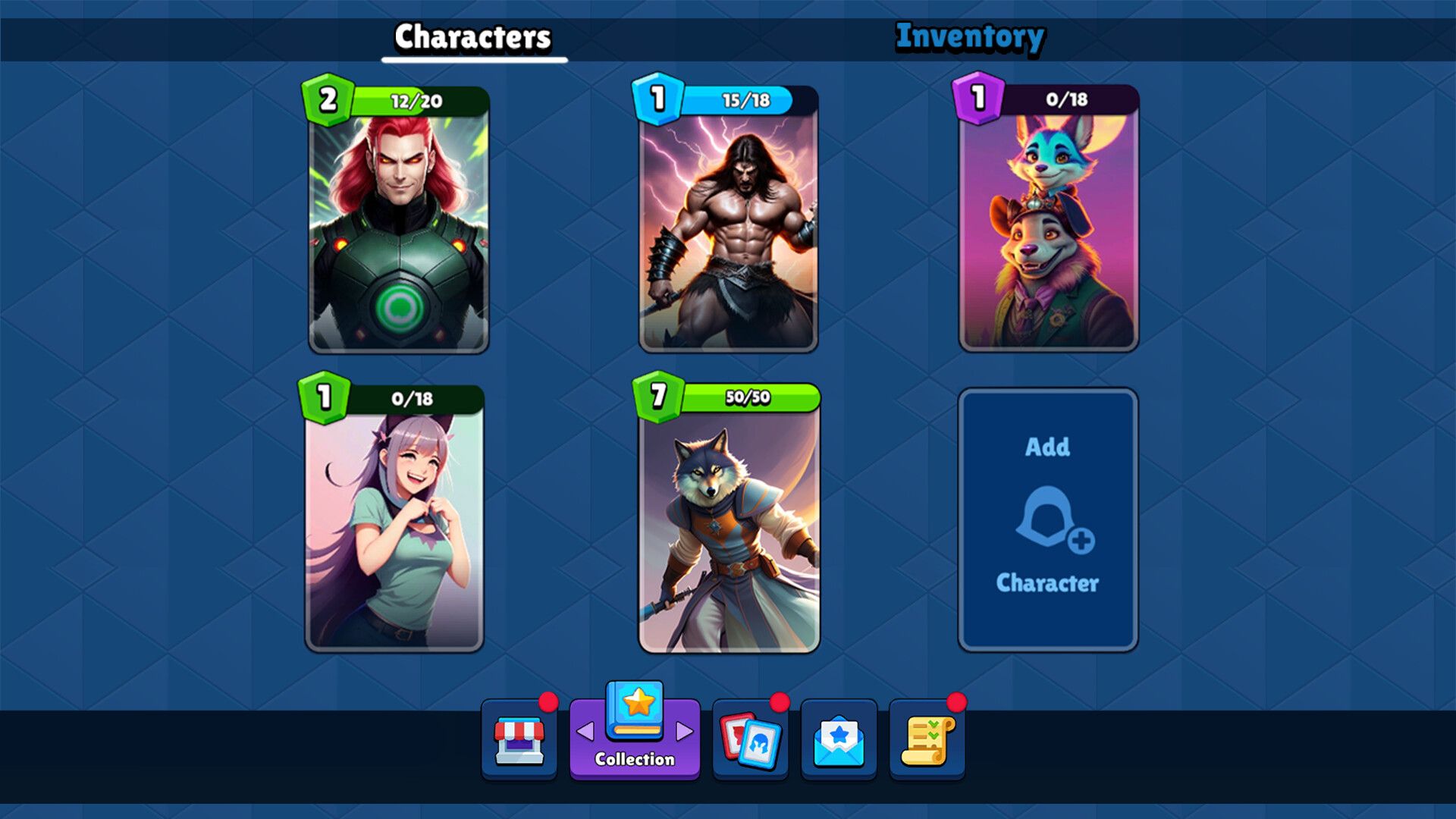Open the star envelope mail icon
The image size is (1456, 819).
tap(839, 740)
